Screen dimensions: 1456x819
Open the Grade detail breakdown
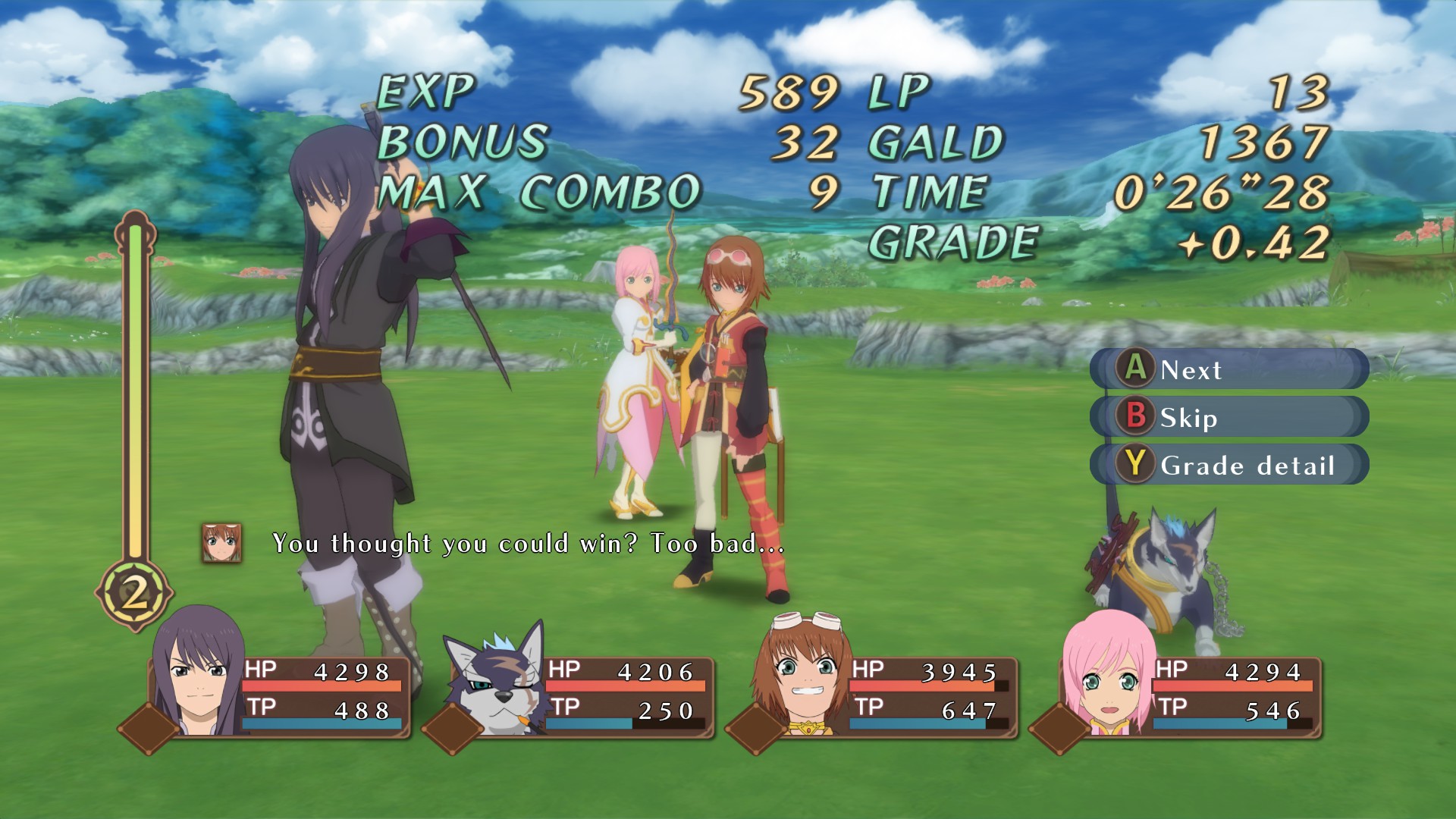tap(1228, 465)
